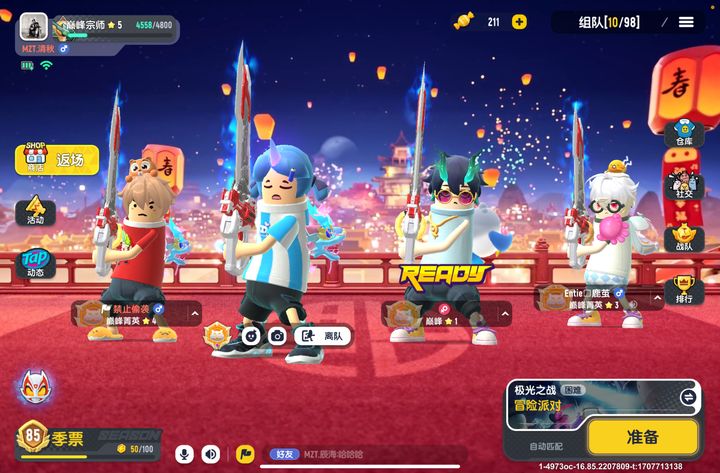Open the 活动 events page
Image resolution: width=720 pixels, height=473 pixels.
click(35, 211)
